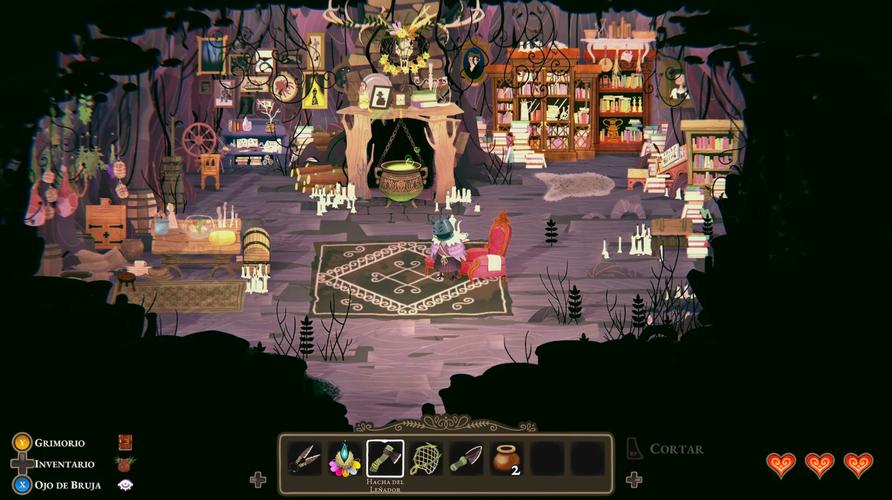Select the Hacha del Leñador axe slot

tap(385, 459)
